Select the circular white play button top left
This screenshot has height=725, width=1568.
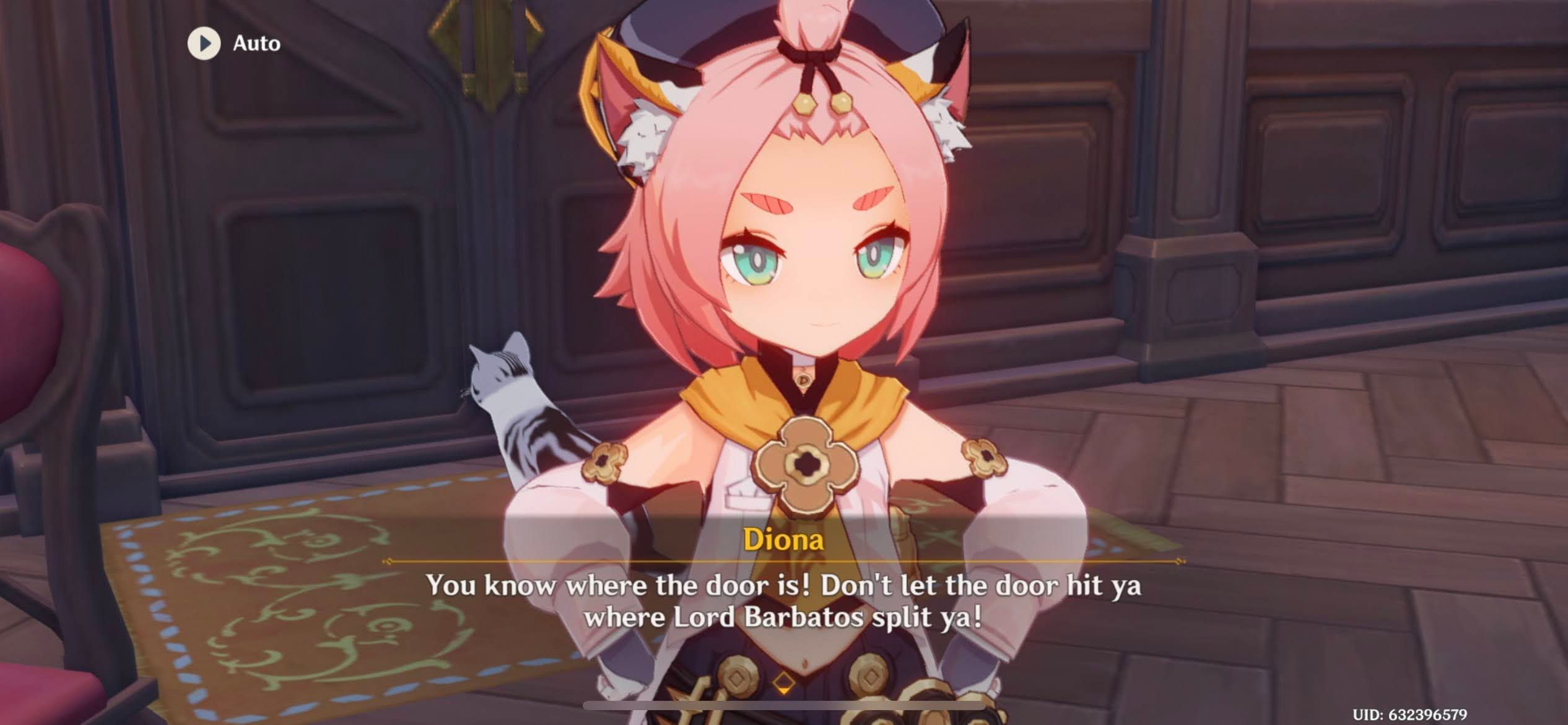(204, 43)
